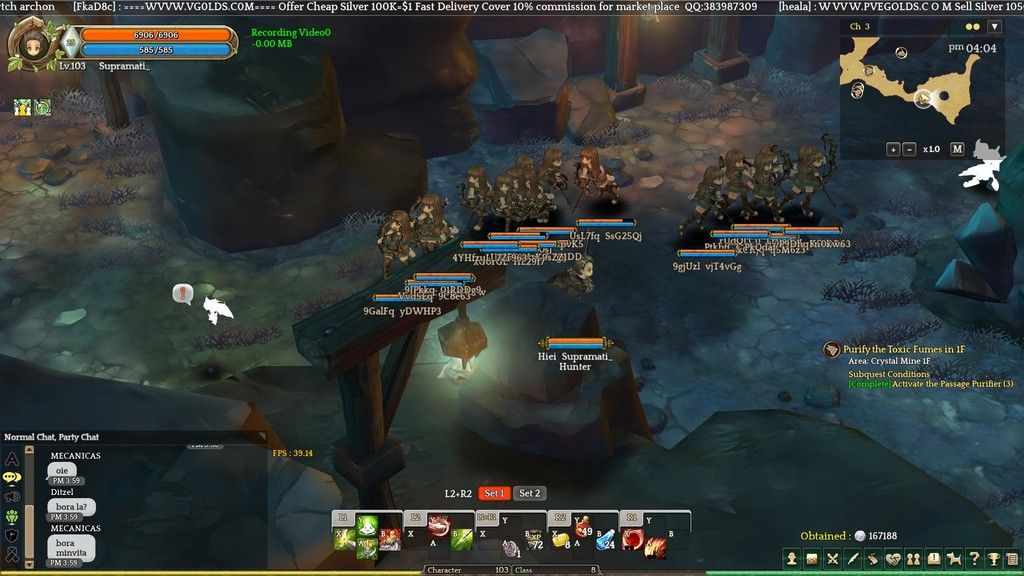This screenshot has height=576, width=1024.
Task: Select the green party chat filter
Action: (x=12, y=516)
